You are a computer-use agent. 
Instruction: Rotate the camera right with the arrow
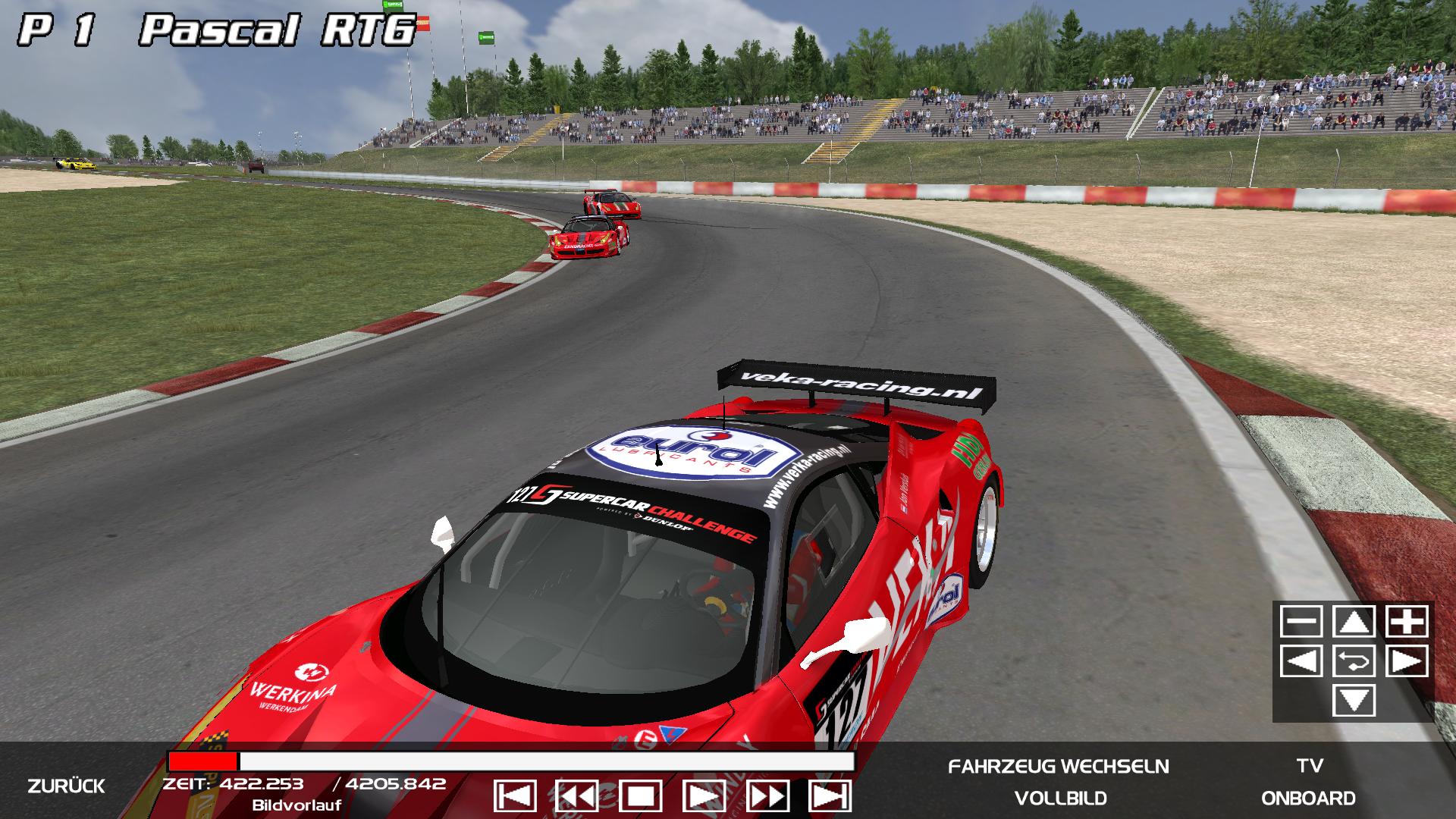pyautogui.click(x=1407, y=661)
